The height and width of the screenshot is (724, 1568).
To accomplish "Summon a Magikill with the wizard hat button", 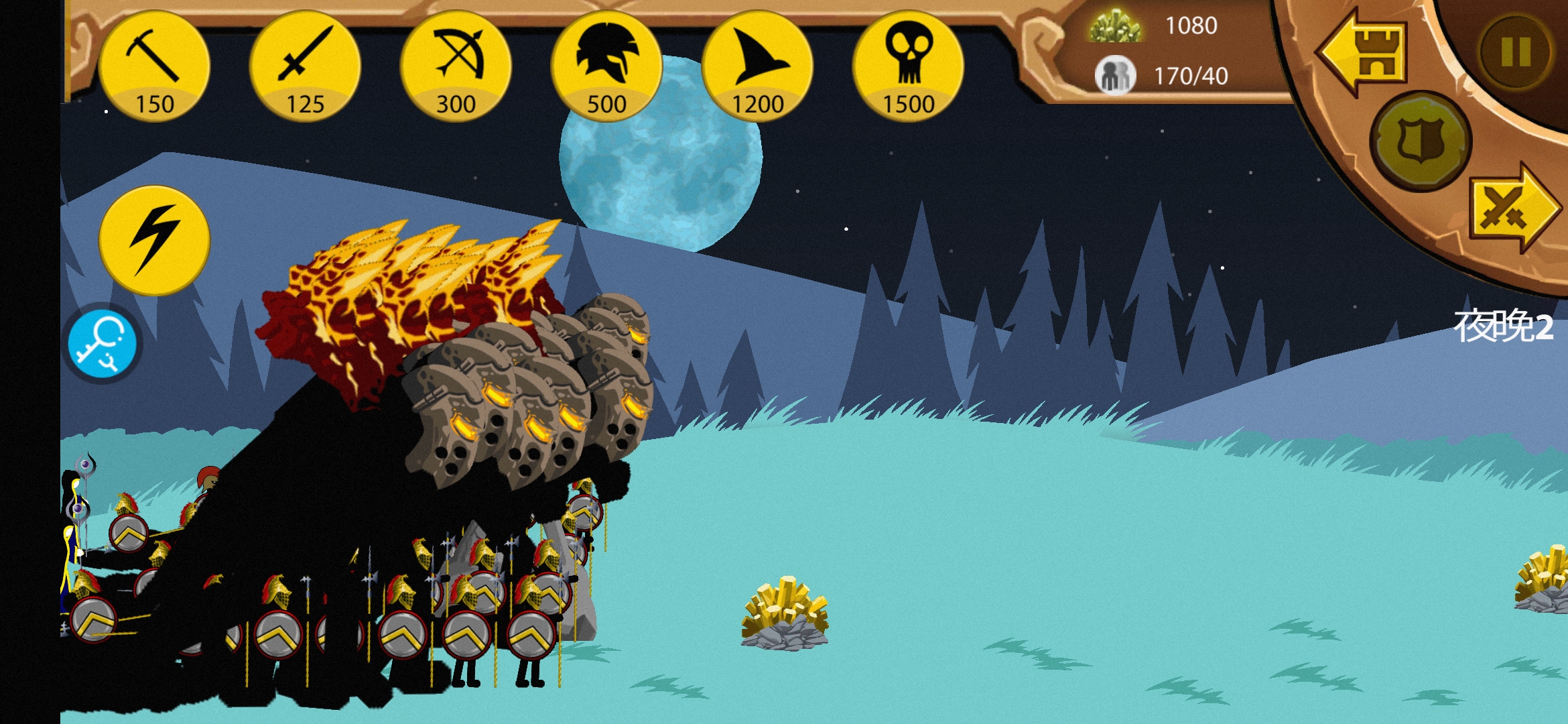I will (x=757, y=66).
